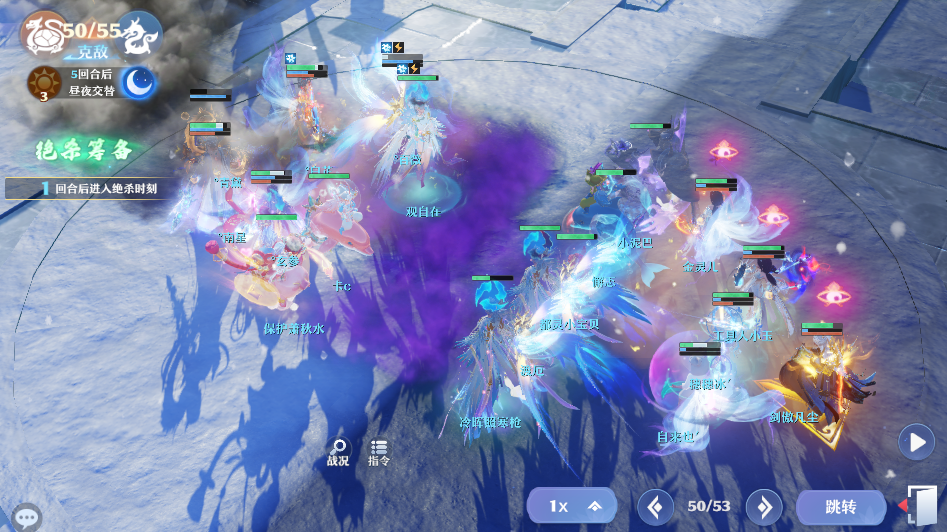Advance to the next round
Screen dimensions: 947x532
click(763, 507)
